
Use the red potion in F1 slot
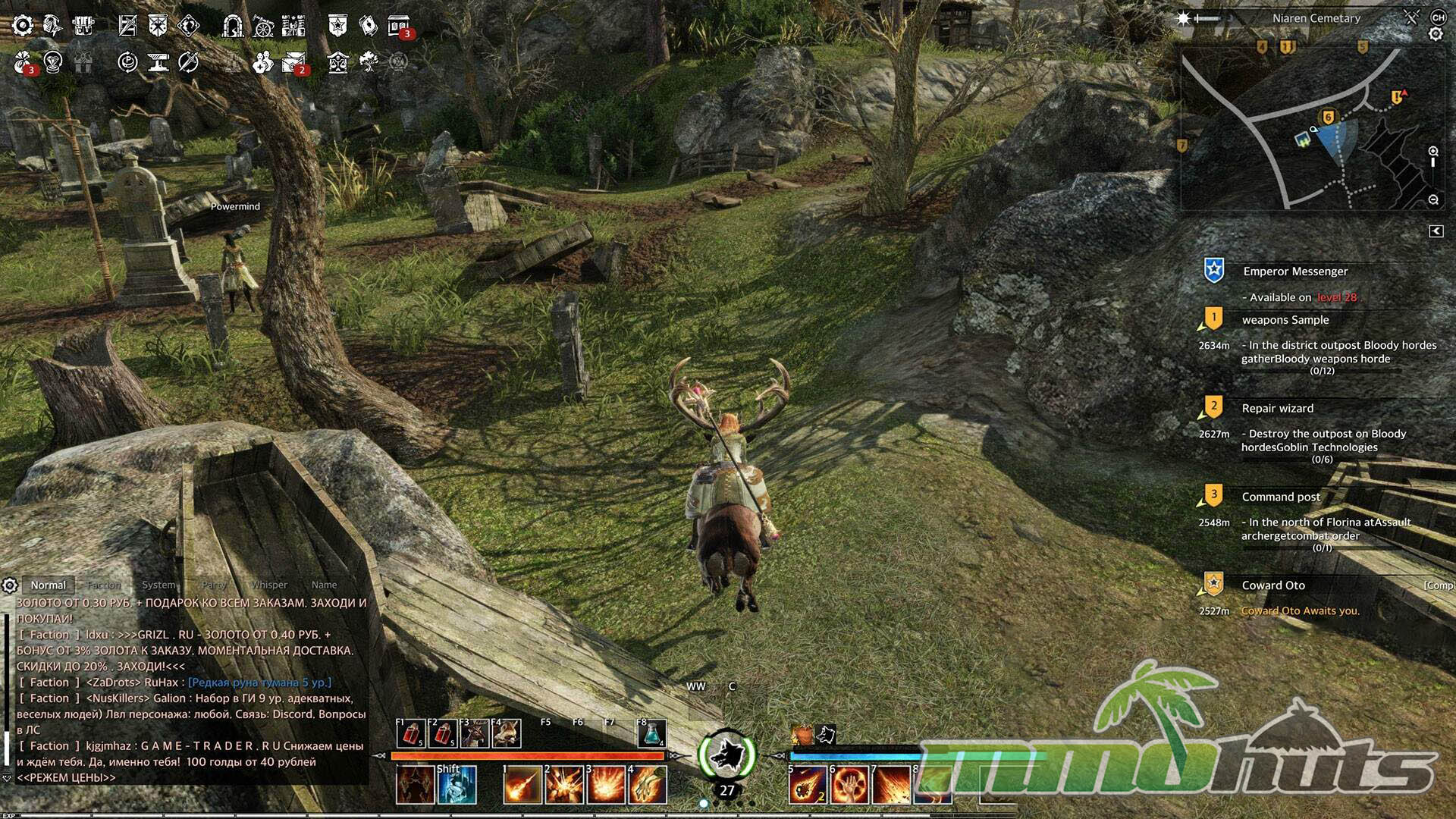pyautogui.click(x=411, y=734)
